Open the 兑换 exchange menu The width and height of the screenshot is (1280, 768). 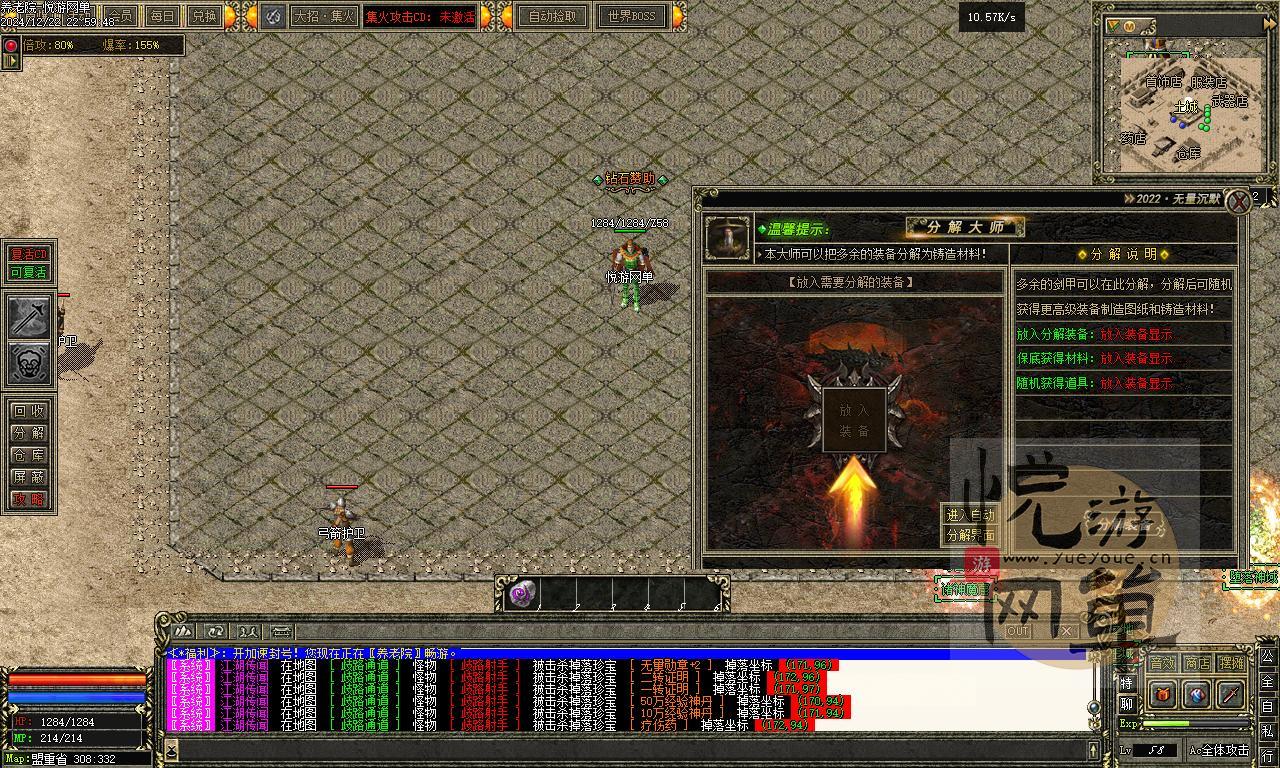point(203,16)
